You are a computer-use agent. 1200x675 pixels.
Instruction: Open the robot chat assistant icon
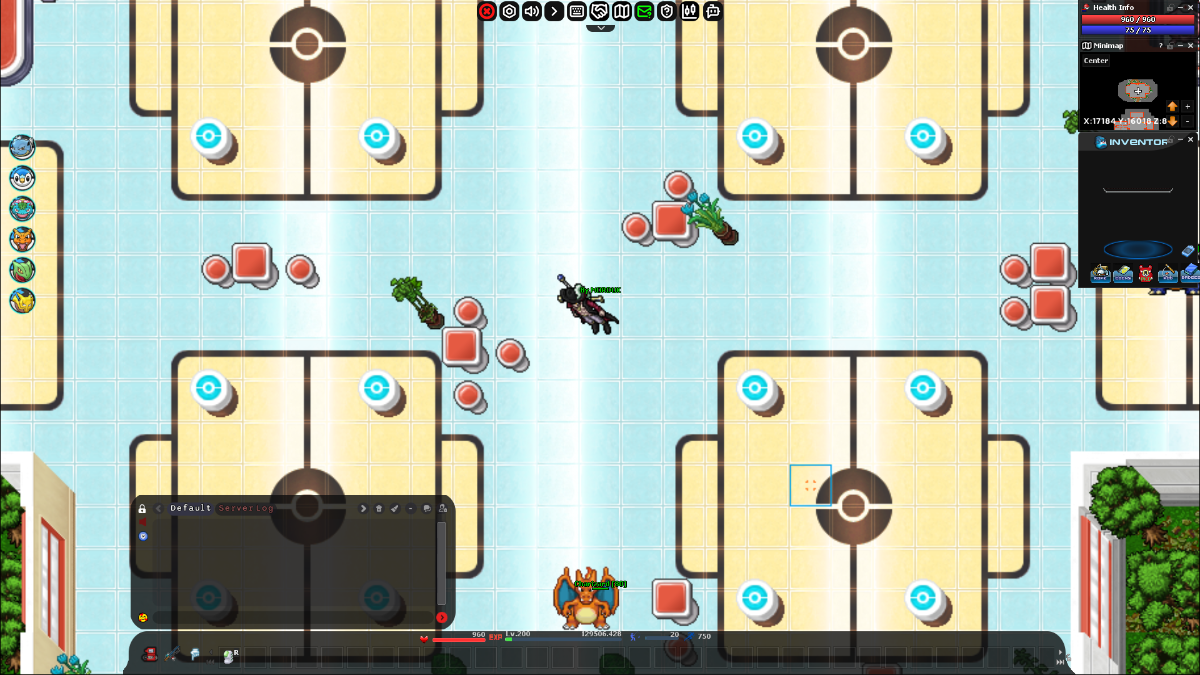712,11
